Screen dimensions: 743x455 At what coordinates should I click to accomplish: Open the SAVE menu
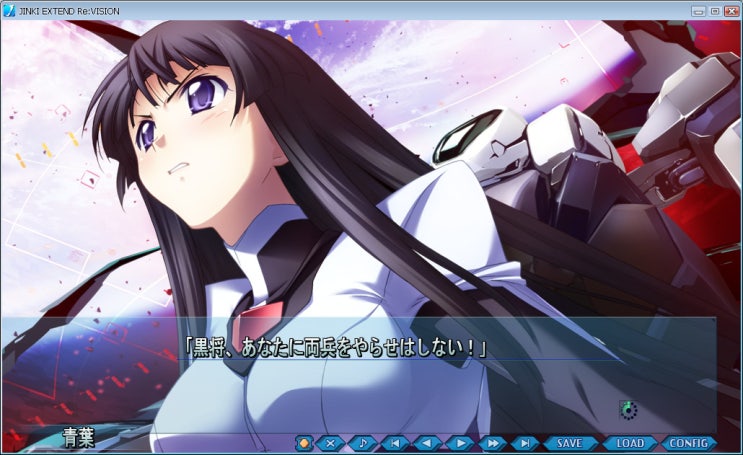pyautogui.click(x=569, y=442)
